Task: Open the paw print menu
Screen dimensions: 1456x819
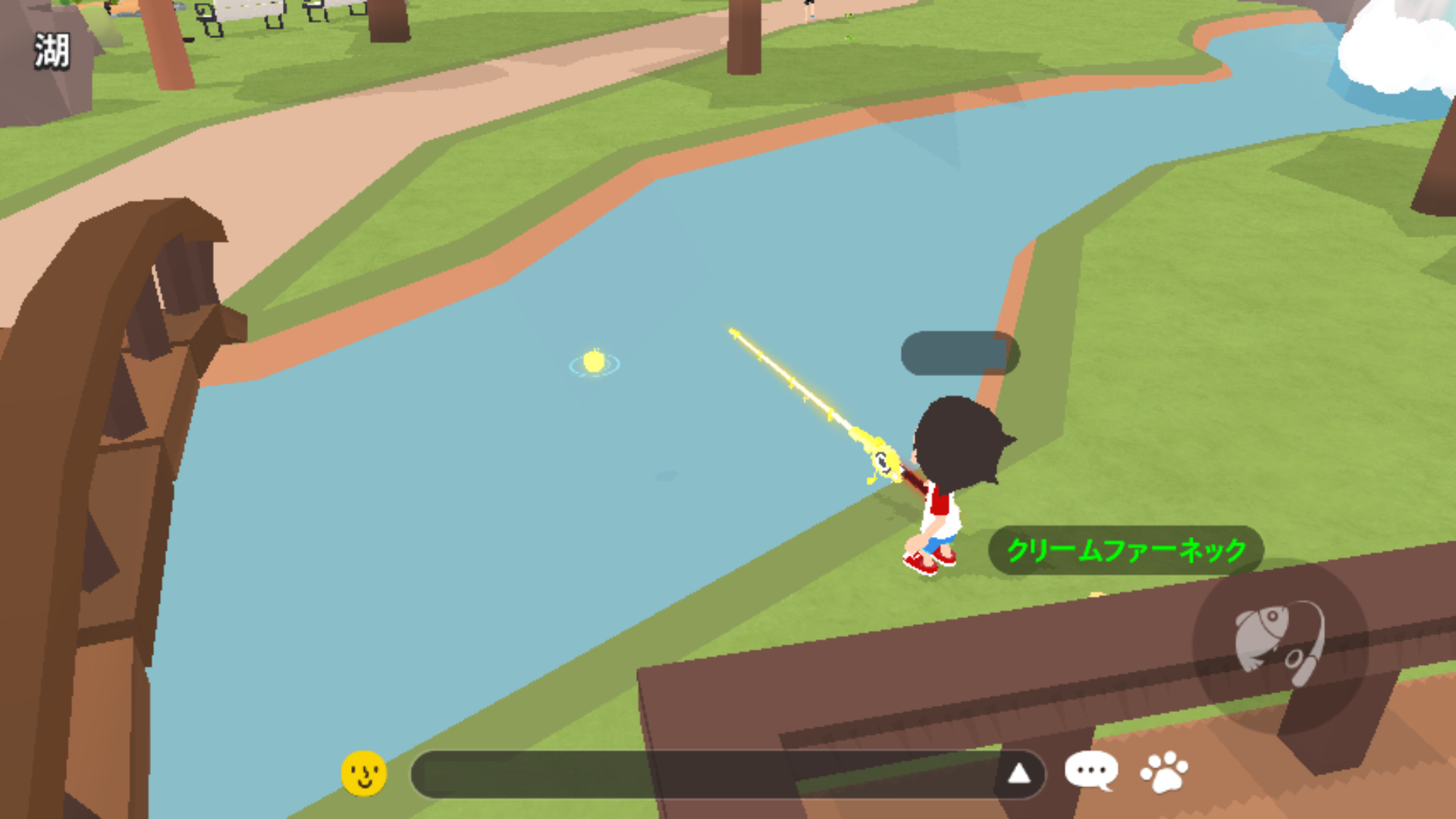Action: pos(1164,772)
